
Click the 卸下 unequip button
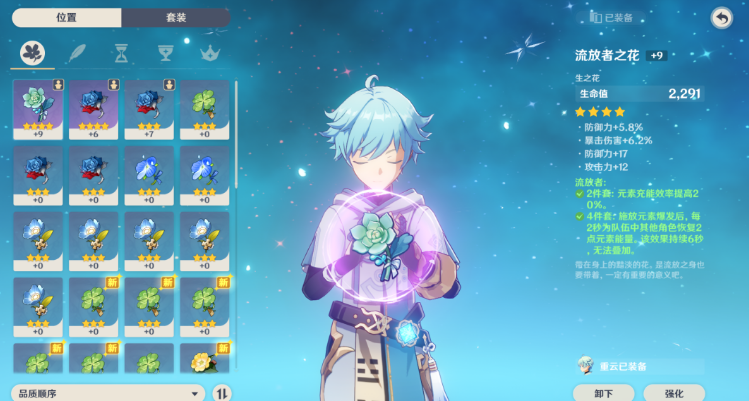click(x=604, y=393)
